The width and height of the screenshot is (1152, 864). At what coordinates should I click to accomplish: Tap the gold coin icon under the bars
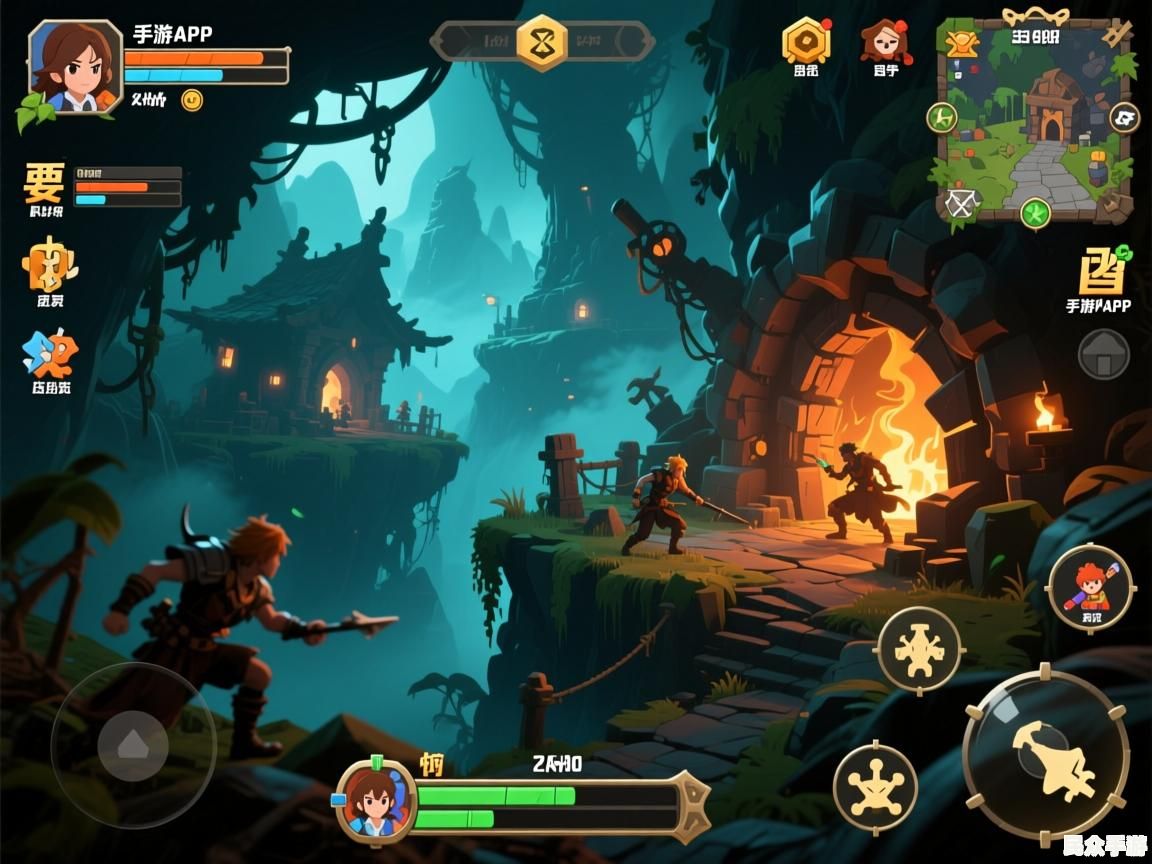(x=192, y=99)
